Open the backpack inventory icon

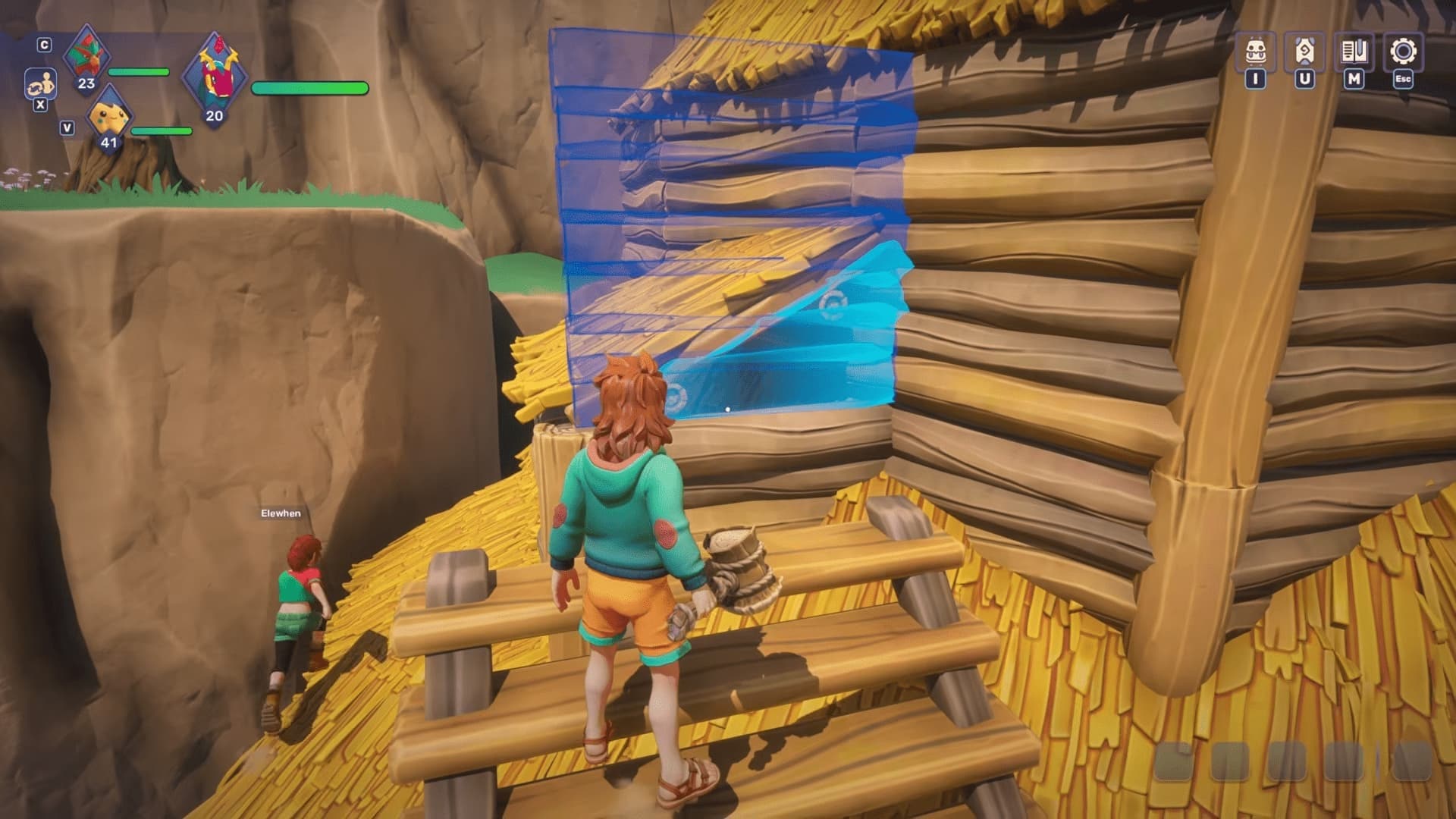(1256, 52)
